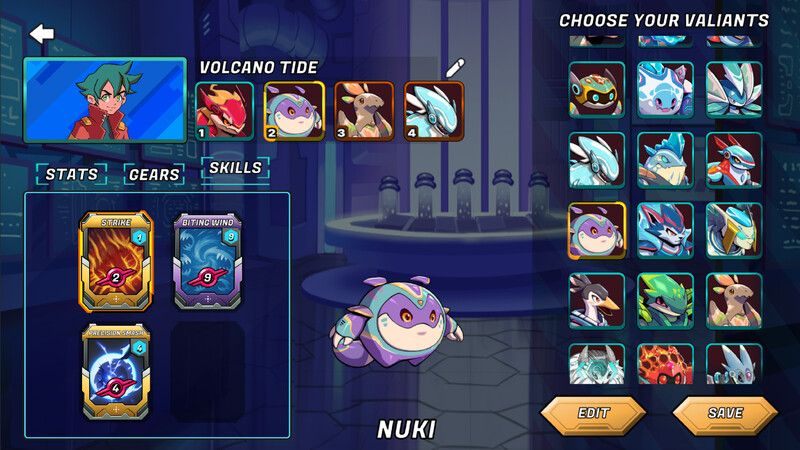Image resolution: width=800 pixels, height=450 pixels.
Task: Switch to the Gears tab
Action: (154, 174)
